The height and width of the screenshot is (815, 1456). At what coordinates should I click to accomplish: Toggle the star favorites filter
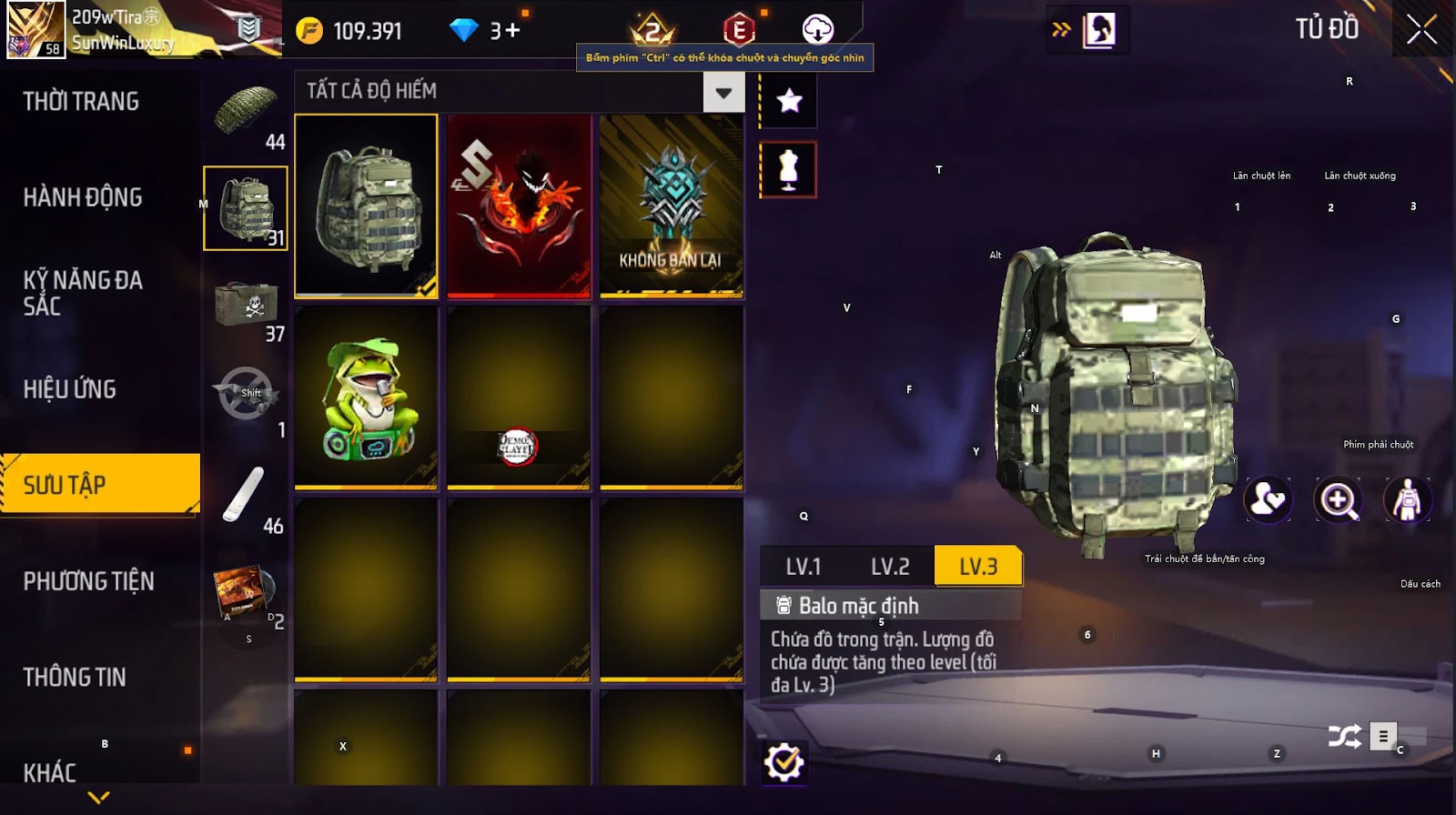tap(789, 100)
